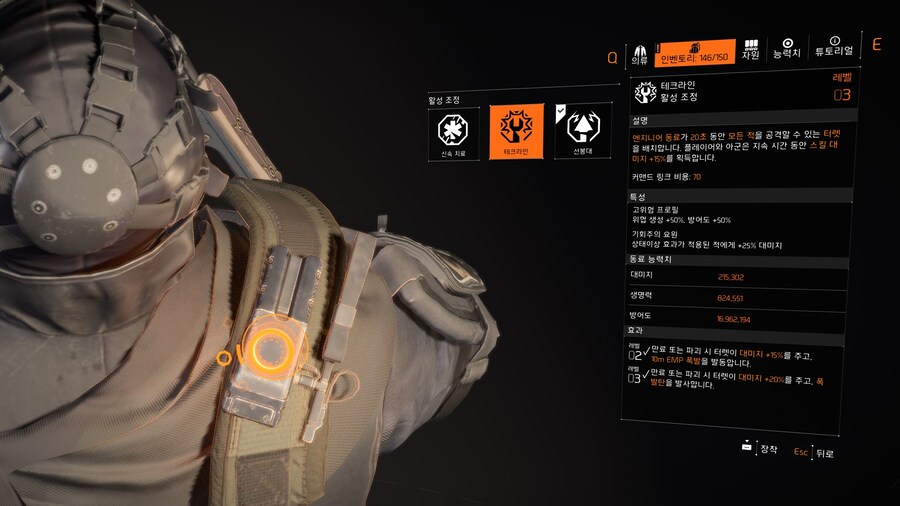The width and height of the screenshot is (900, 506).
Task: Open the 의류 apparel tab
Action: pyautogui.click(x=639, y=54)
